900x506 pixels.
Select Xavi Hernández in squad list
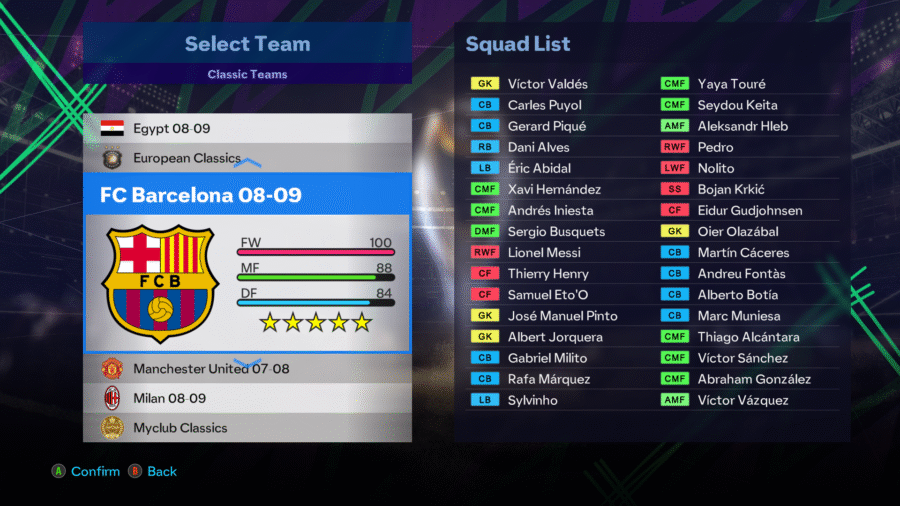(555, 189)
